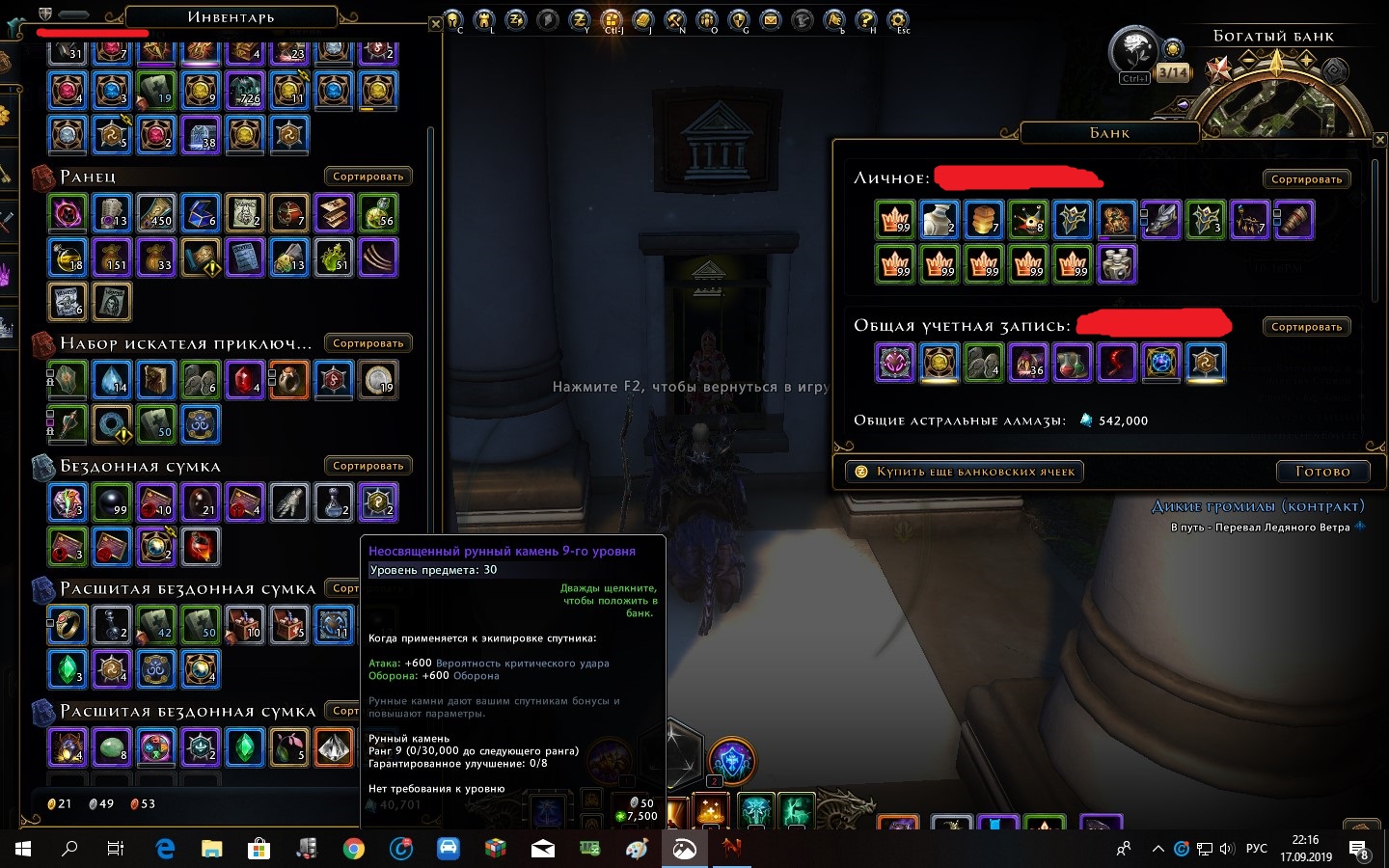Image resolution: width=1389 pixels, height=868 pixels.
Task: Select the blue water droplet stack of 14
Action: (x=112, y=379)
